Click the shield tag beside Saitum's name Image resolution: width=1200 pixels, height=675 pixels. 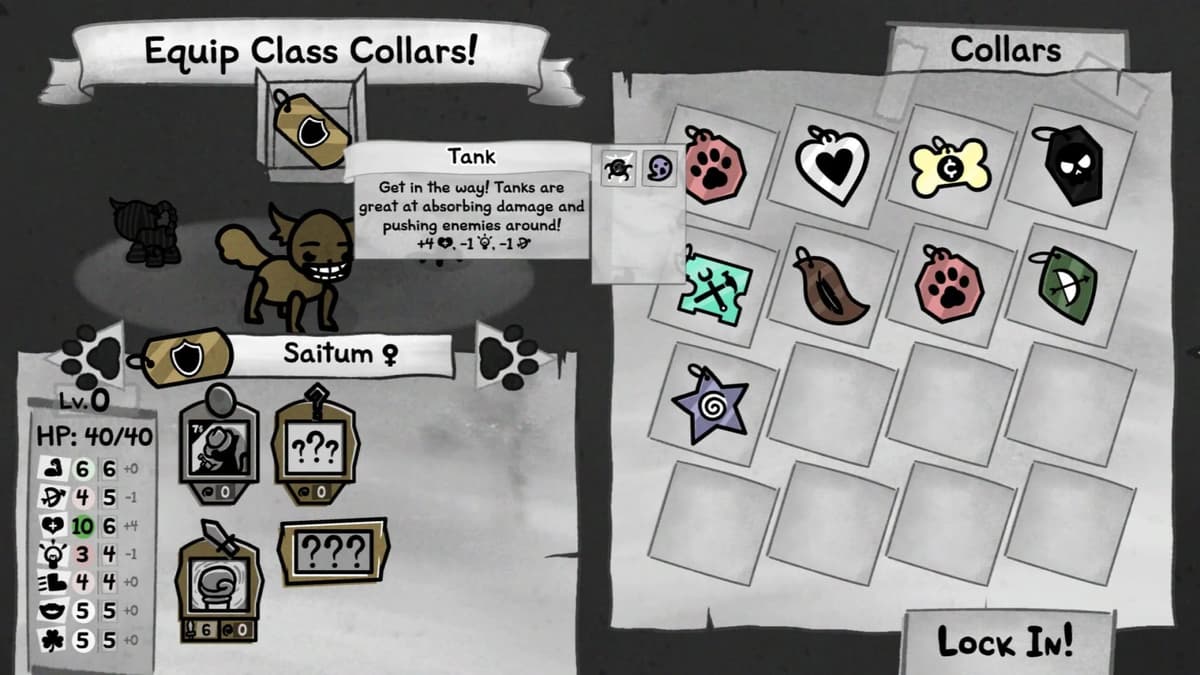coord(185,357)
